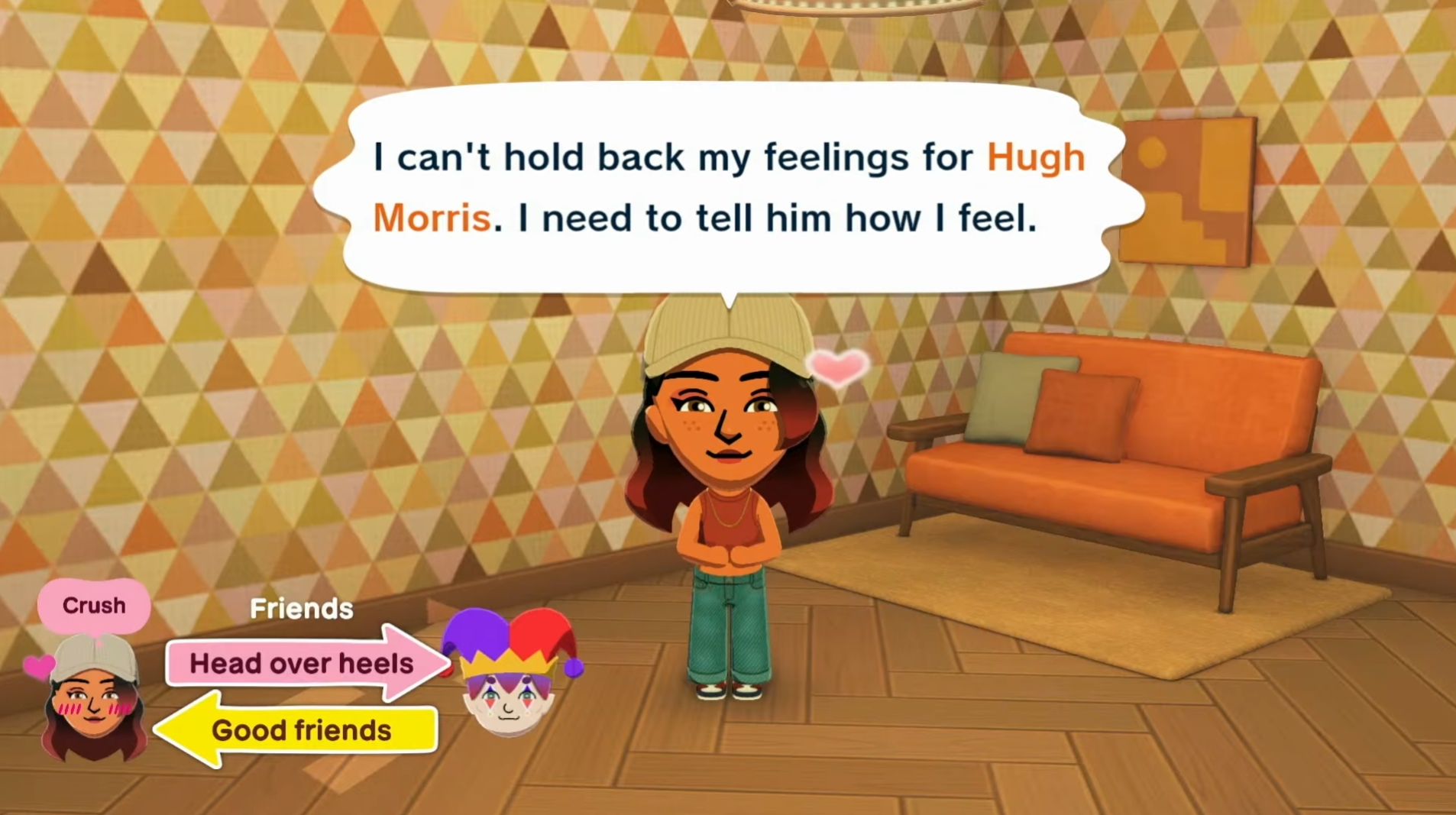Advance the Hugh Morris speech bubble dialogue
This screenshot has height=815, width=1456.
728,188
